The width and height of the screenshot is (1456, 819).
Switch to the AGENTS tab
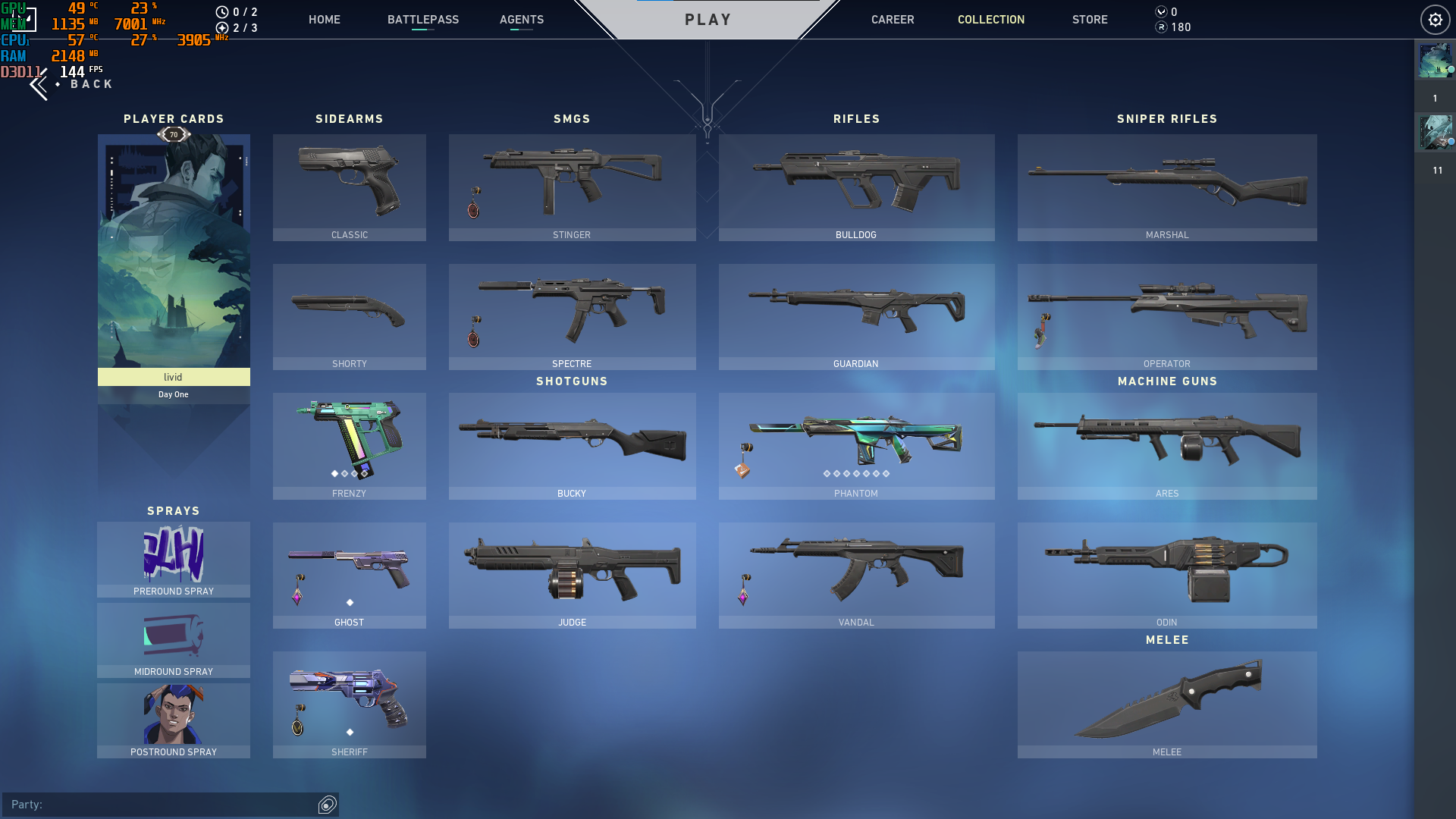coord(521,20)
